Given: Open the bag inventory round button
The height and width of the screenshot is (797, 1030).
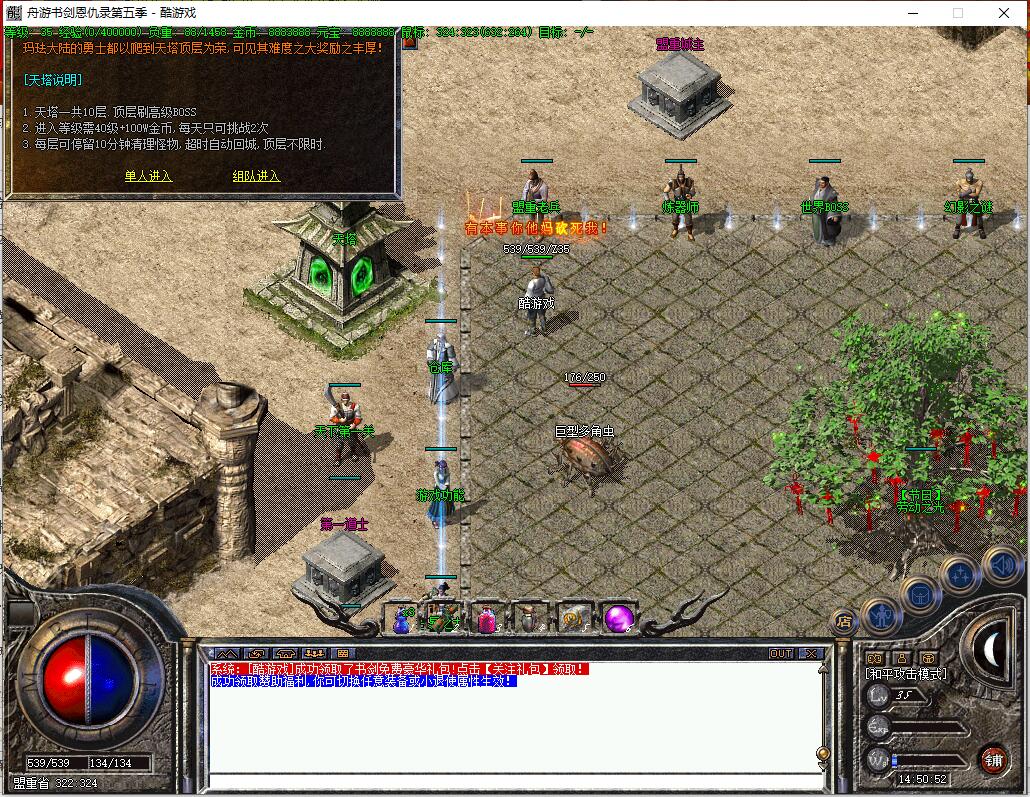Looking at the screenshot, I should [x=920, y=596].
